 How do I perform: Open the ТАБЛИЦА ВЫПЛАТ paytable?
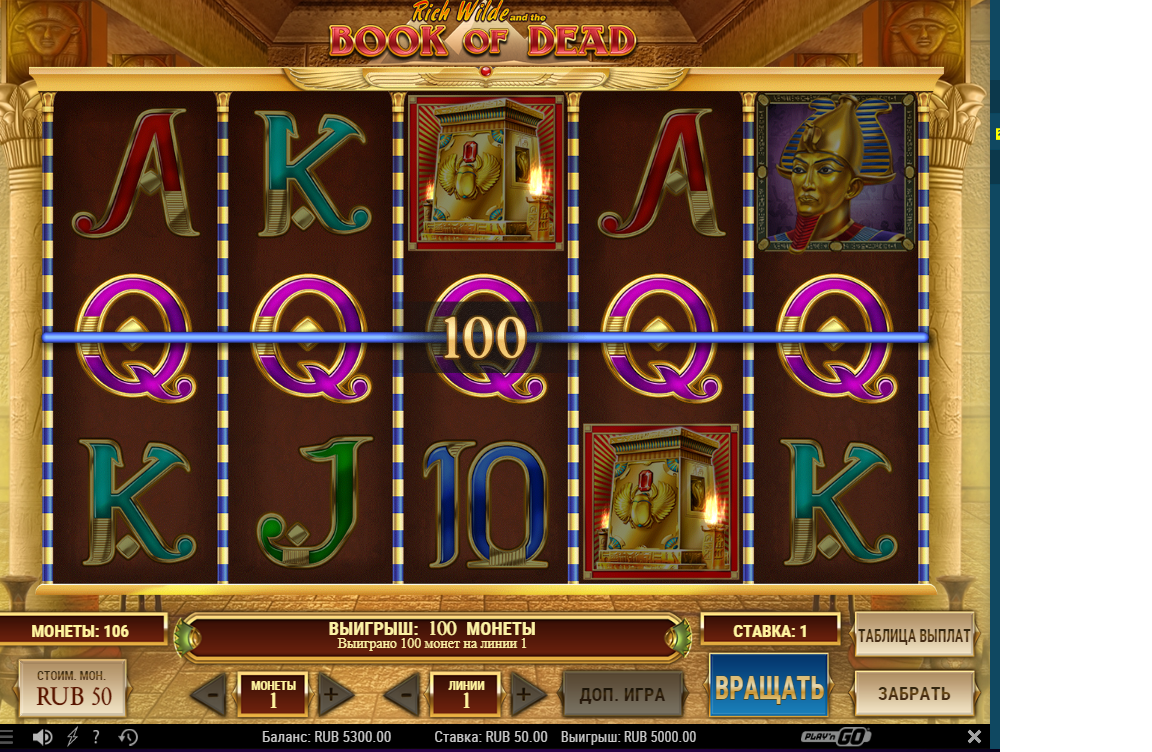914,635
